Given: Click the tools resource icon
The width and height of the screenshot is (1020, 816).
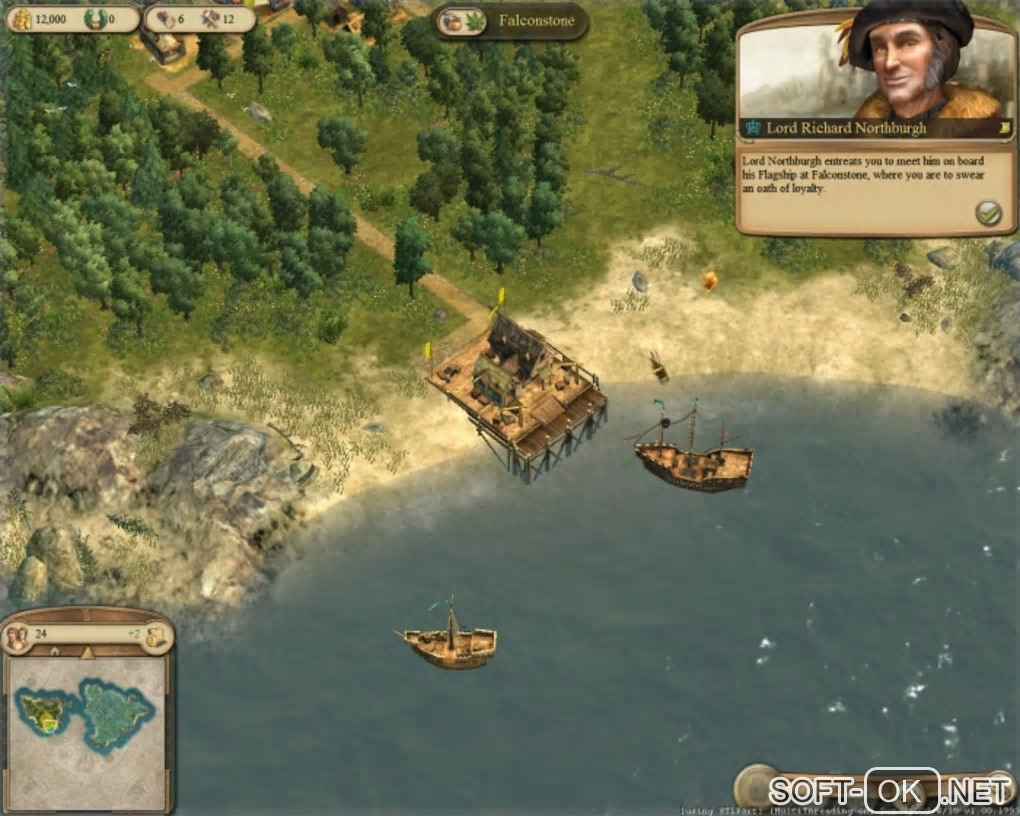Looking at the screenshot, I should [210, 18].
